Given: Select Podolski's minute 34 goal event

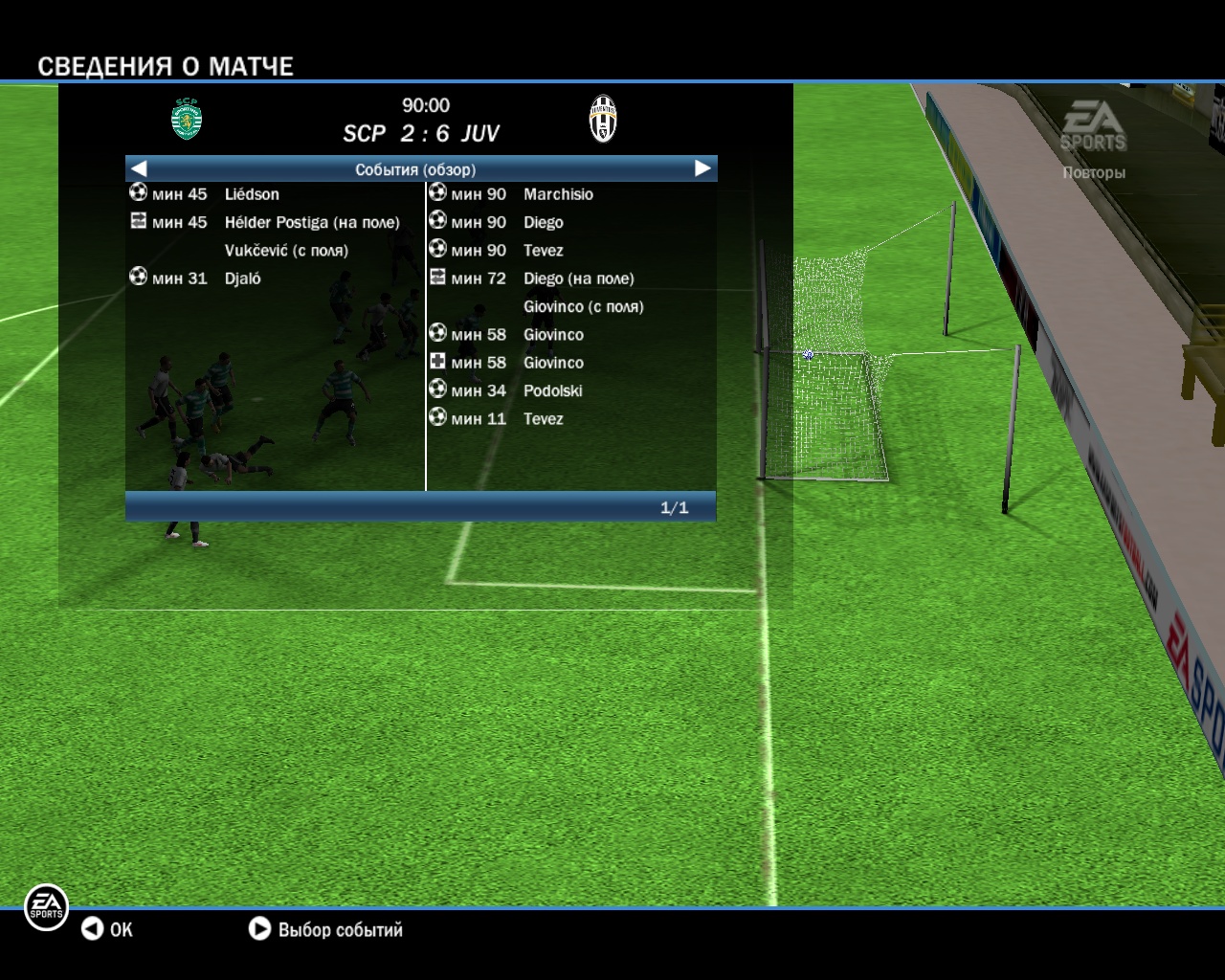Looking at the screenshot, I should [552, 390].
